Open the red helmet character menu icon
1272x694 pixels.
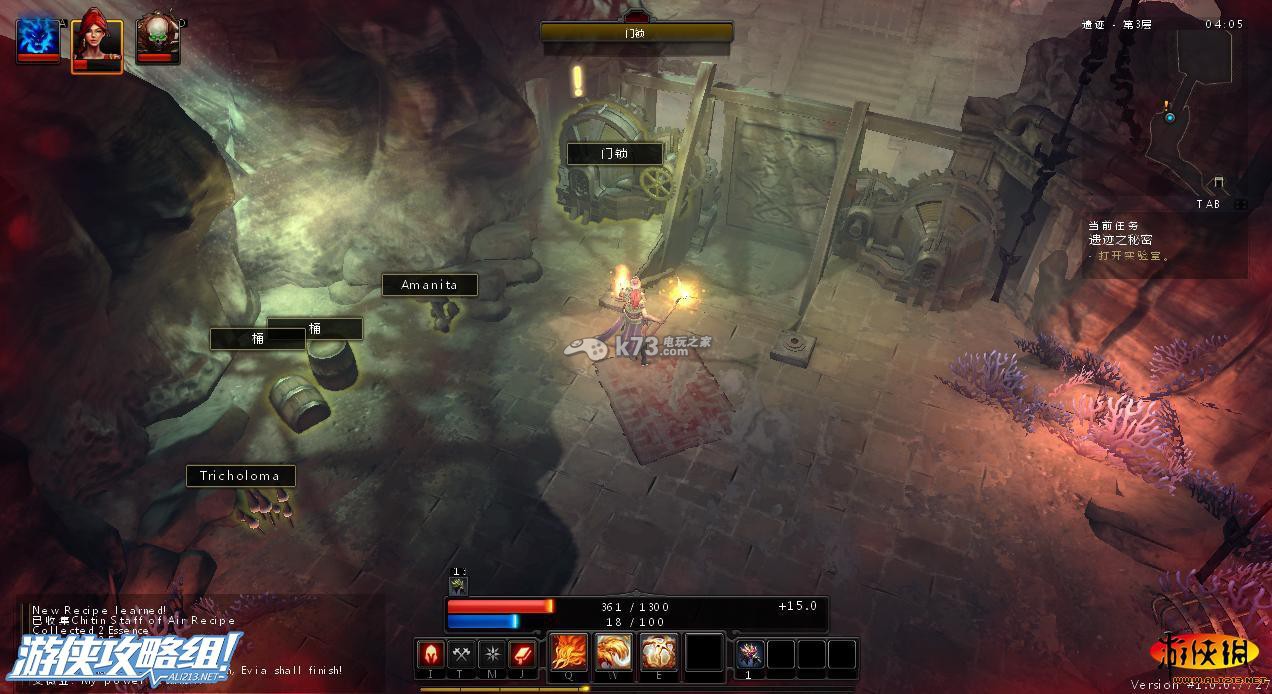431,655
